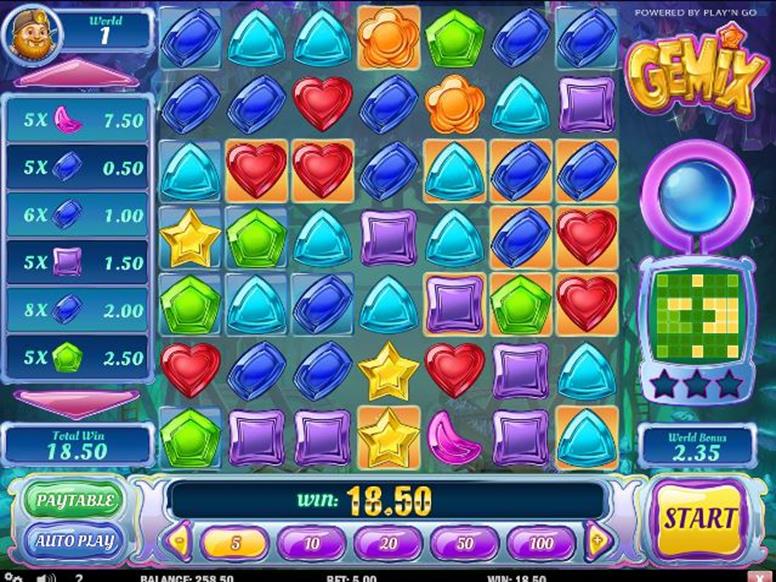Set the bet to 20
Image resolution: width=776 pixels, height=582 pixels.
pyautogui.click(x=387, y=543)
